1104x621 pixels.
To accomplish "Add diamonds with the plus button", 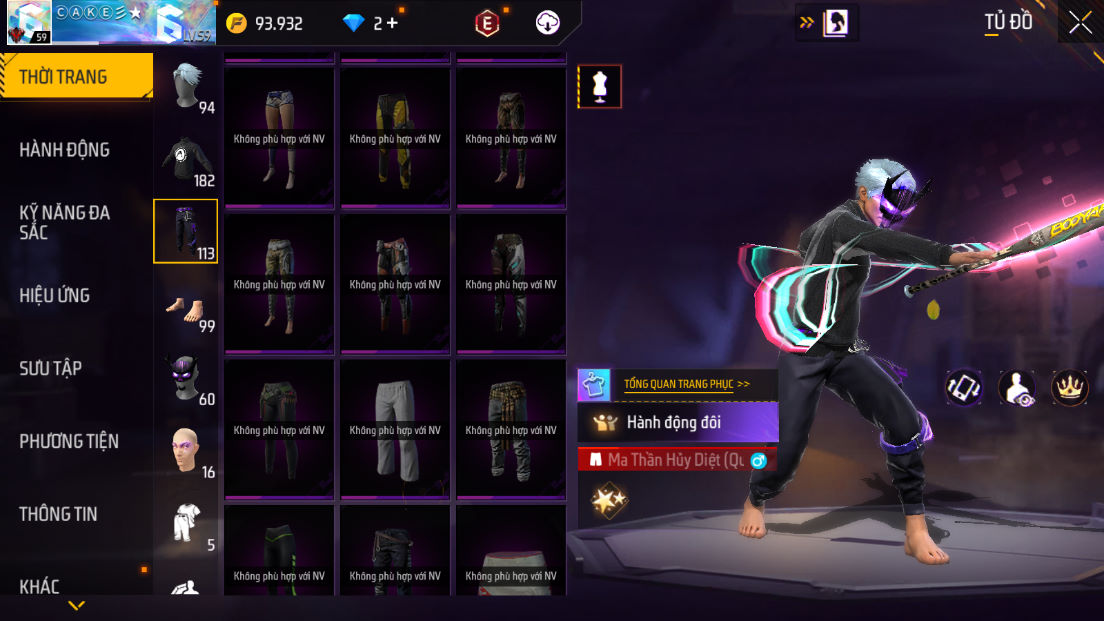I will (x=391, y=23).
